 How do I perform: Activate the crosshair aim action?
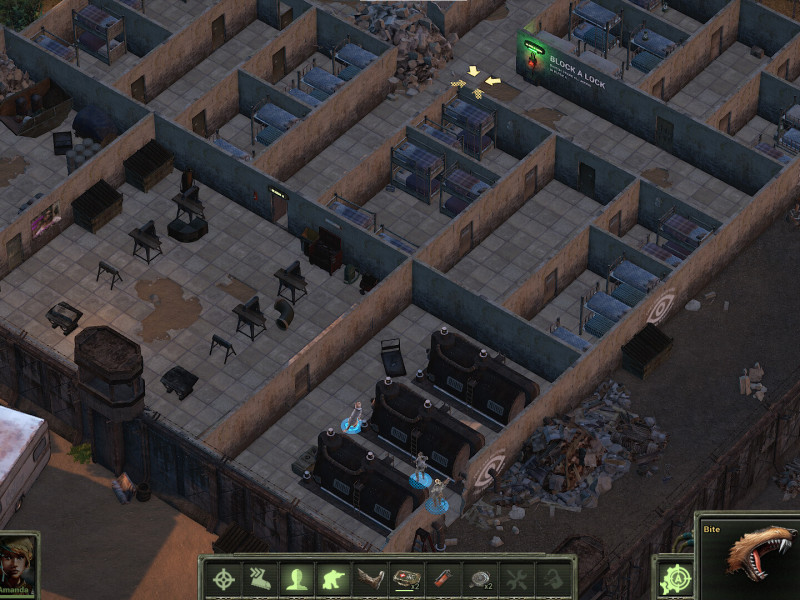point(224,579)
